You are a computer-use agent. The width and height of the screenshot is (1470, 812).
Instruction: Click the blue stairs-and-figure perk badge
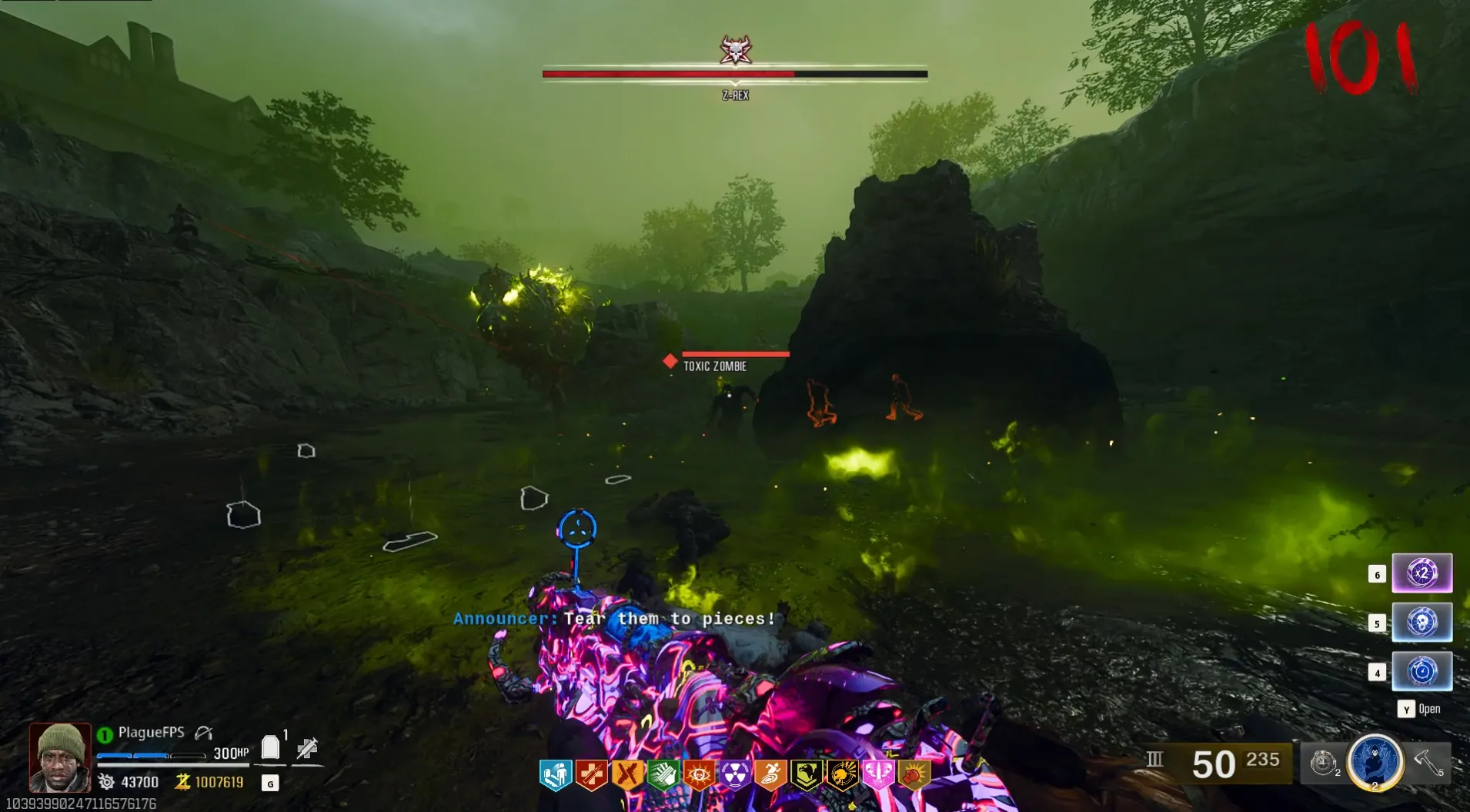pyautogui.click(x=555, y=775)
